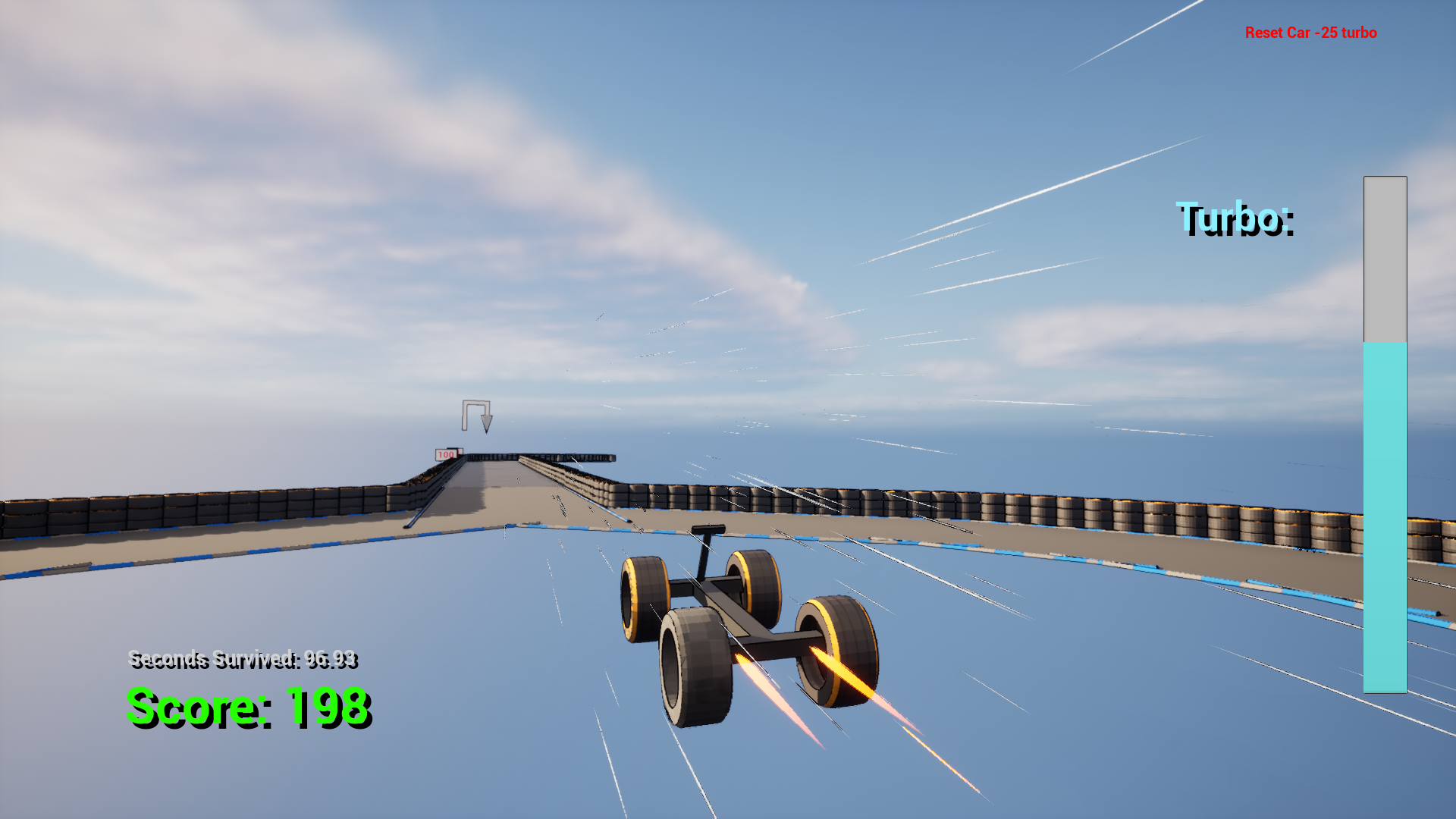Toggle the Seconds Survived counter display
The width and height of the screenshot is (1456, 819).
[244, 660]
